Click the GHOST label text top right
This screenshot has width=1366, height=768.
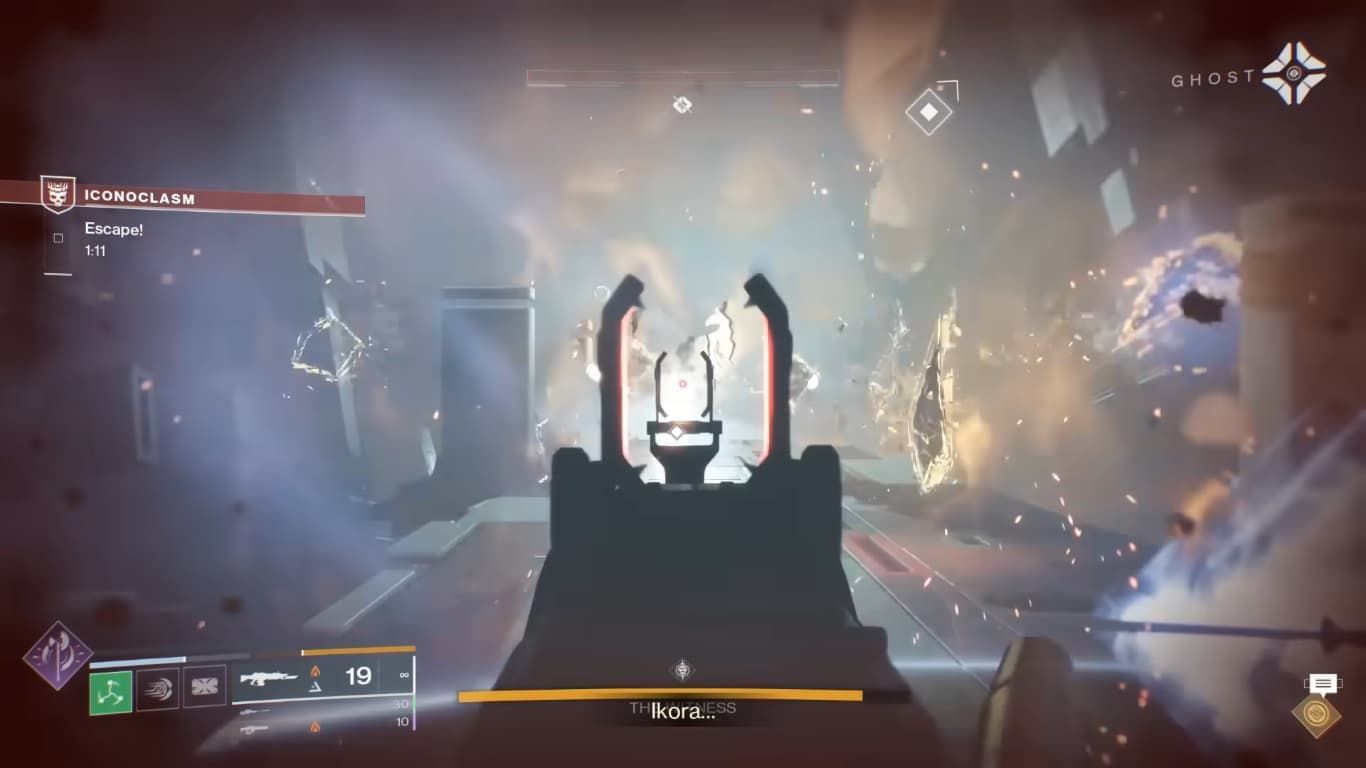pyautogui.click(x=1212, y=78)
